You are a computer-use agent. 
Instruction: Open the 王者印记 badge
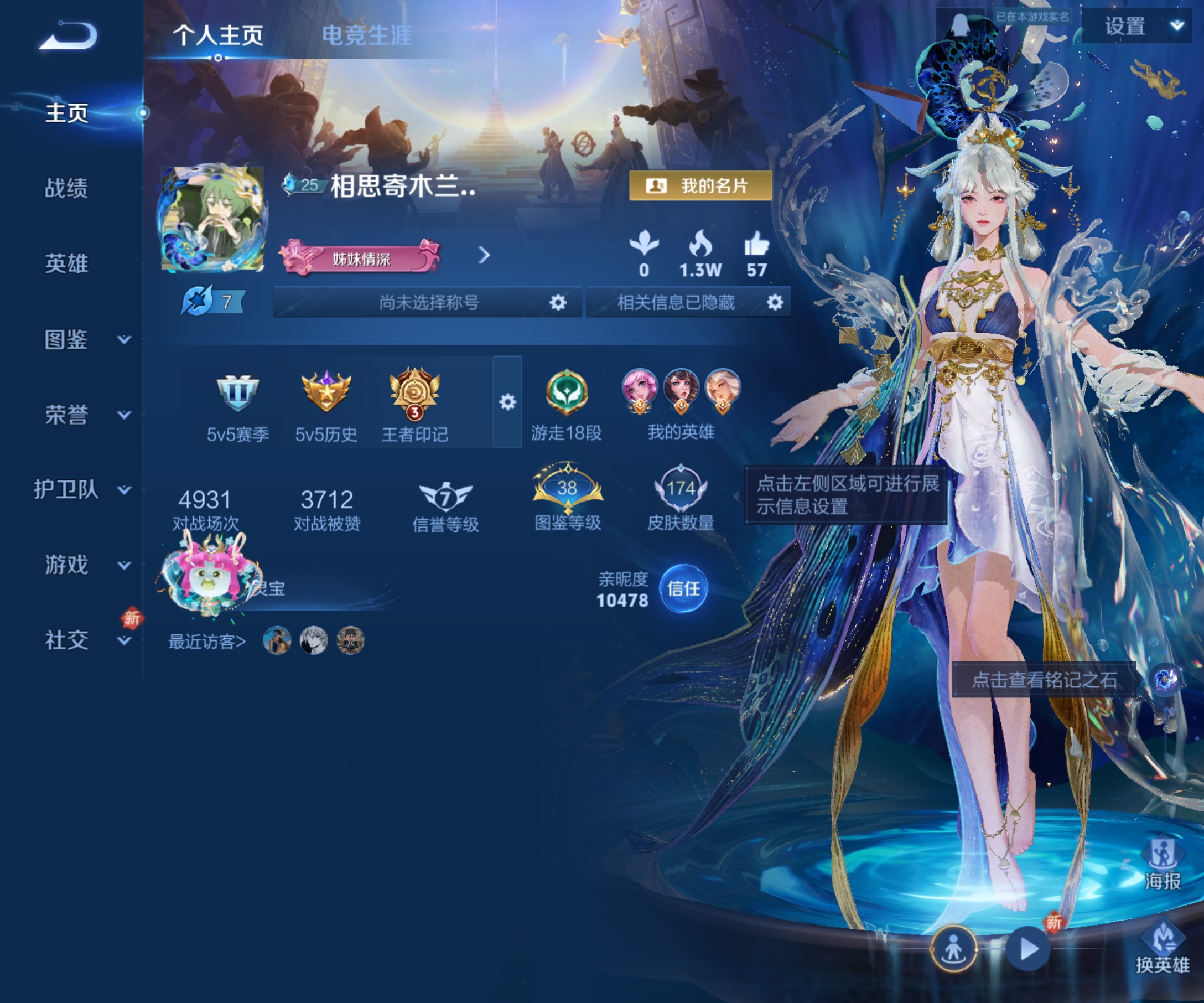coord(414,402)
